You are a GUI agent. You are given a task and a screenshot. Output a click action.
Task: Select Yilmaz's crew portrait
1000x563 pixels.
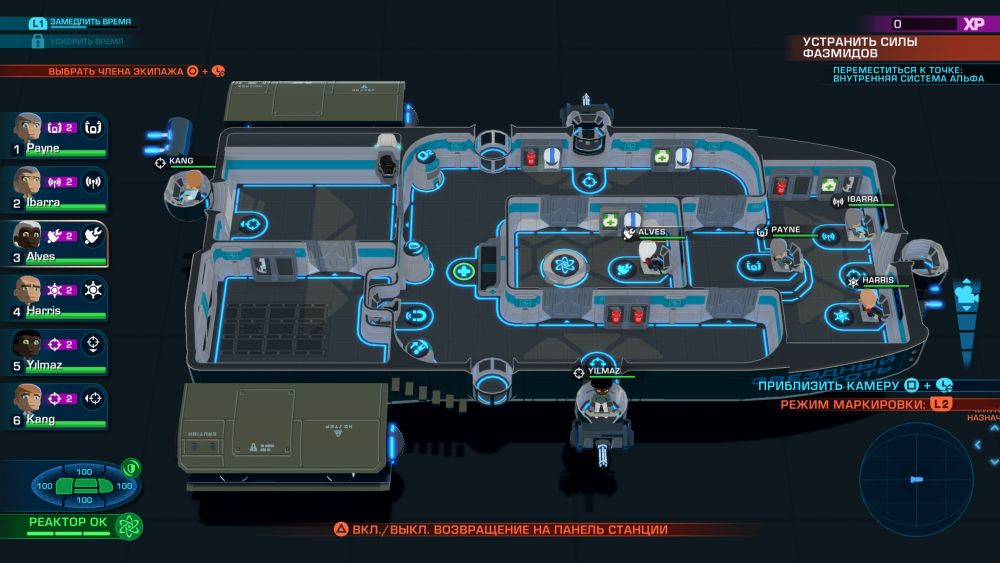pyautogui.click(x=28, y=347)
